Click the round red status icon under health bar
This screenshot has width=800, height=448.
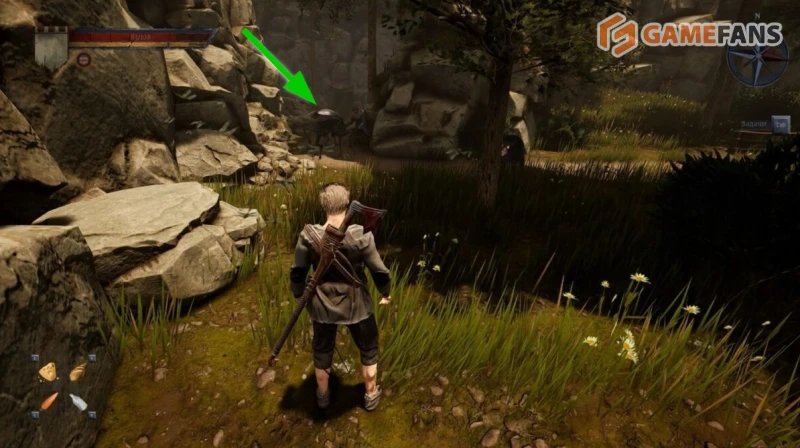pyautogui.click(x=82, y=59)
